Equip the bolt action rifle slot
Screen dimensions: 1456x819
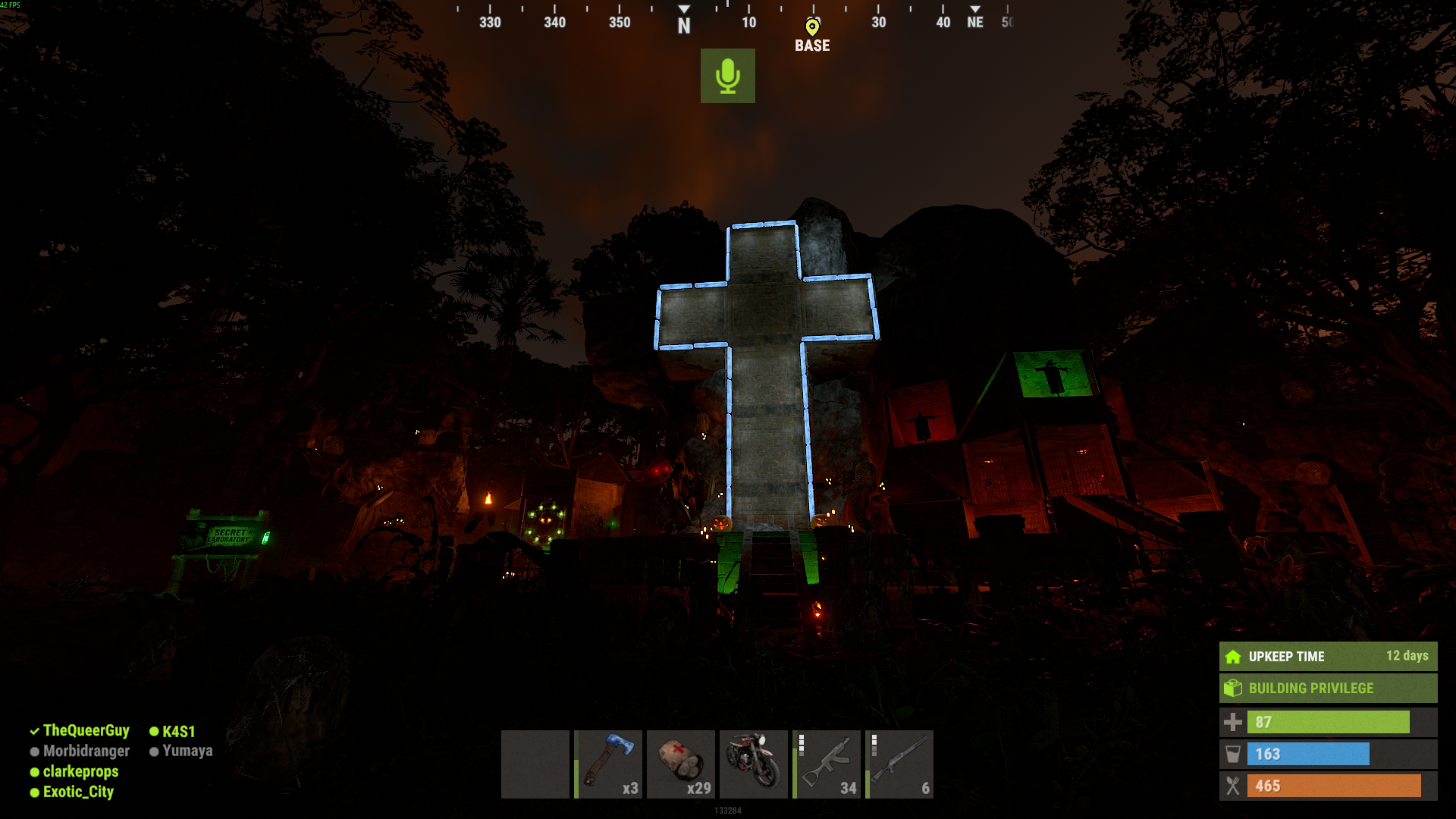[x=899, y=764]
